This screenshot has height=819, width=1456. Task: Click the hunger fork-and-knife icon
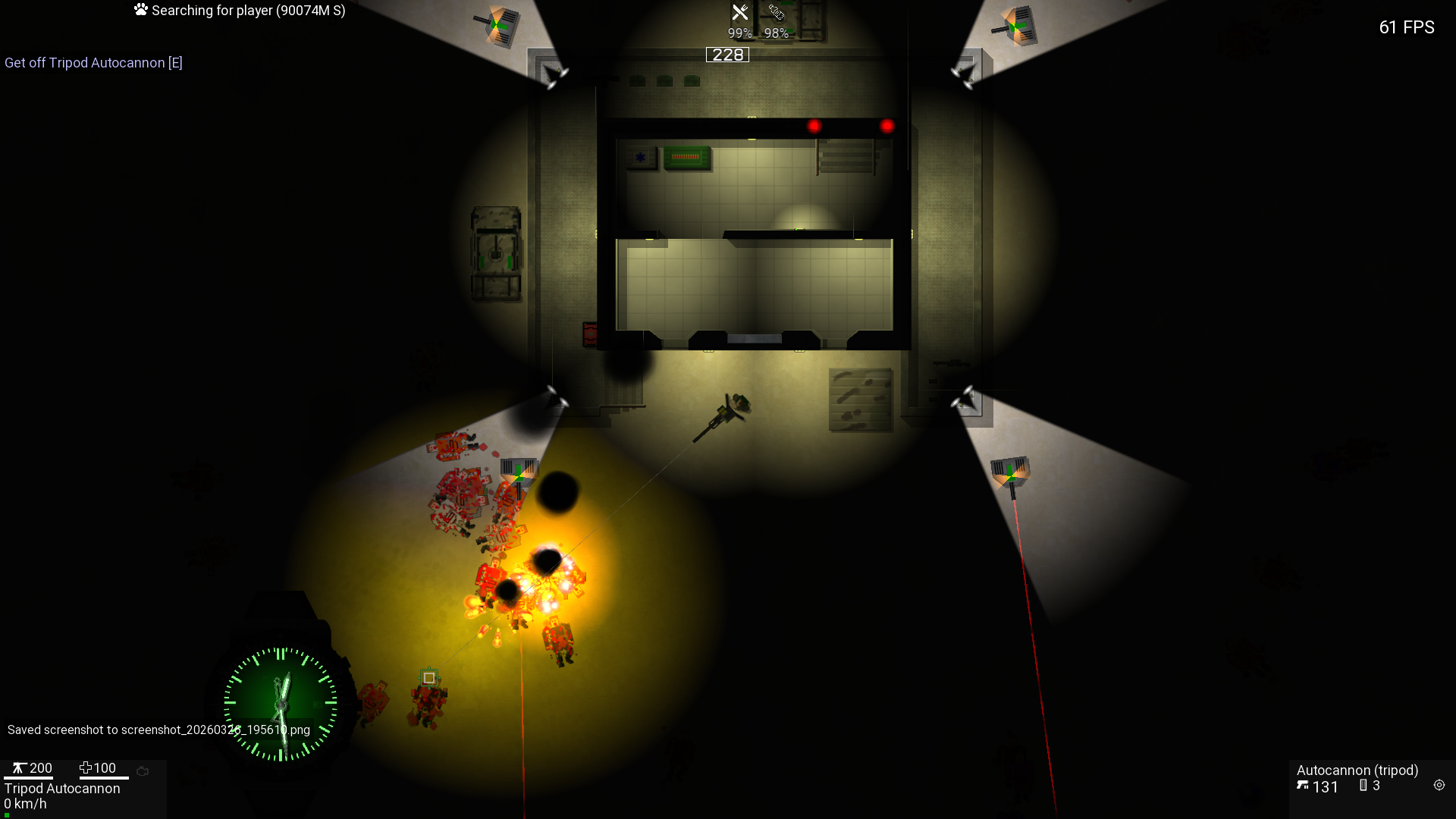tap(739, 13)
